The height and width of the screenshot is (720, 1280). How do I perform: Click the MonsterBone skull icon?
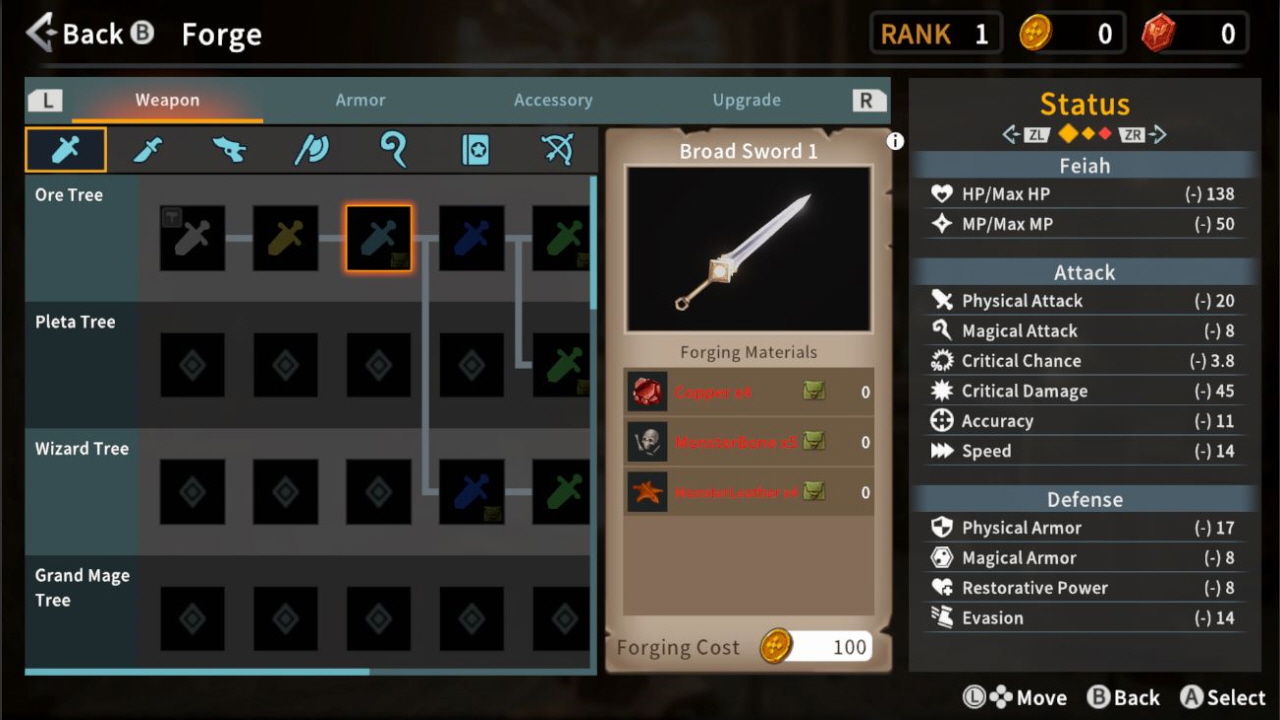(x=647, y=441)
